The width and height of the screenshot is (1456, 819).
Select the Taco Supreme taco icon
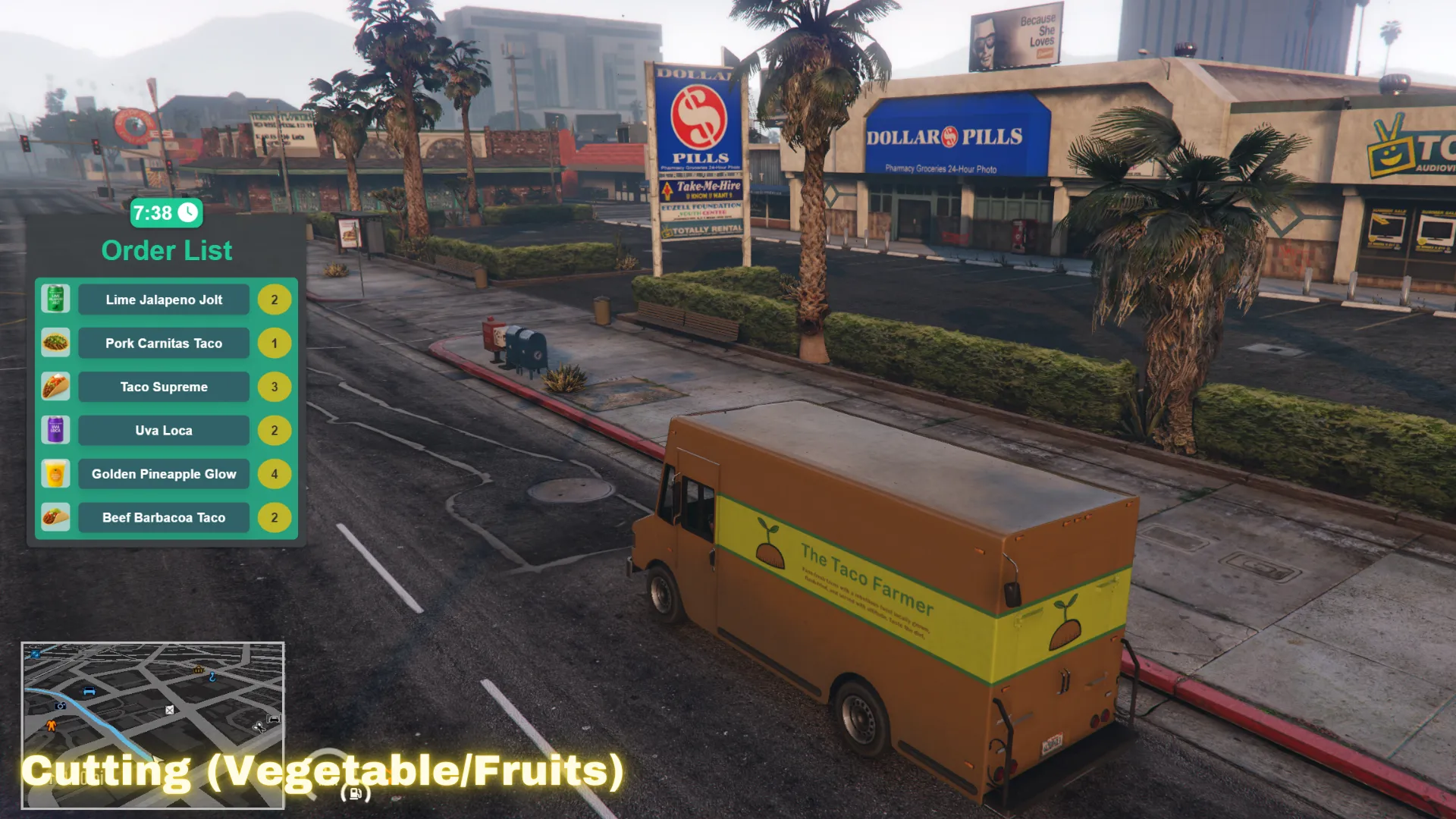coord(55,386)
